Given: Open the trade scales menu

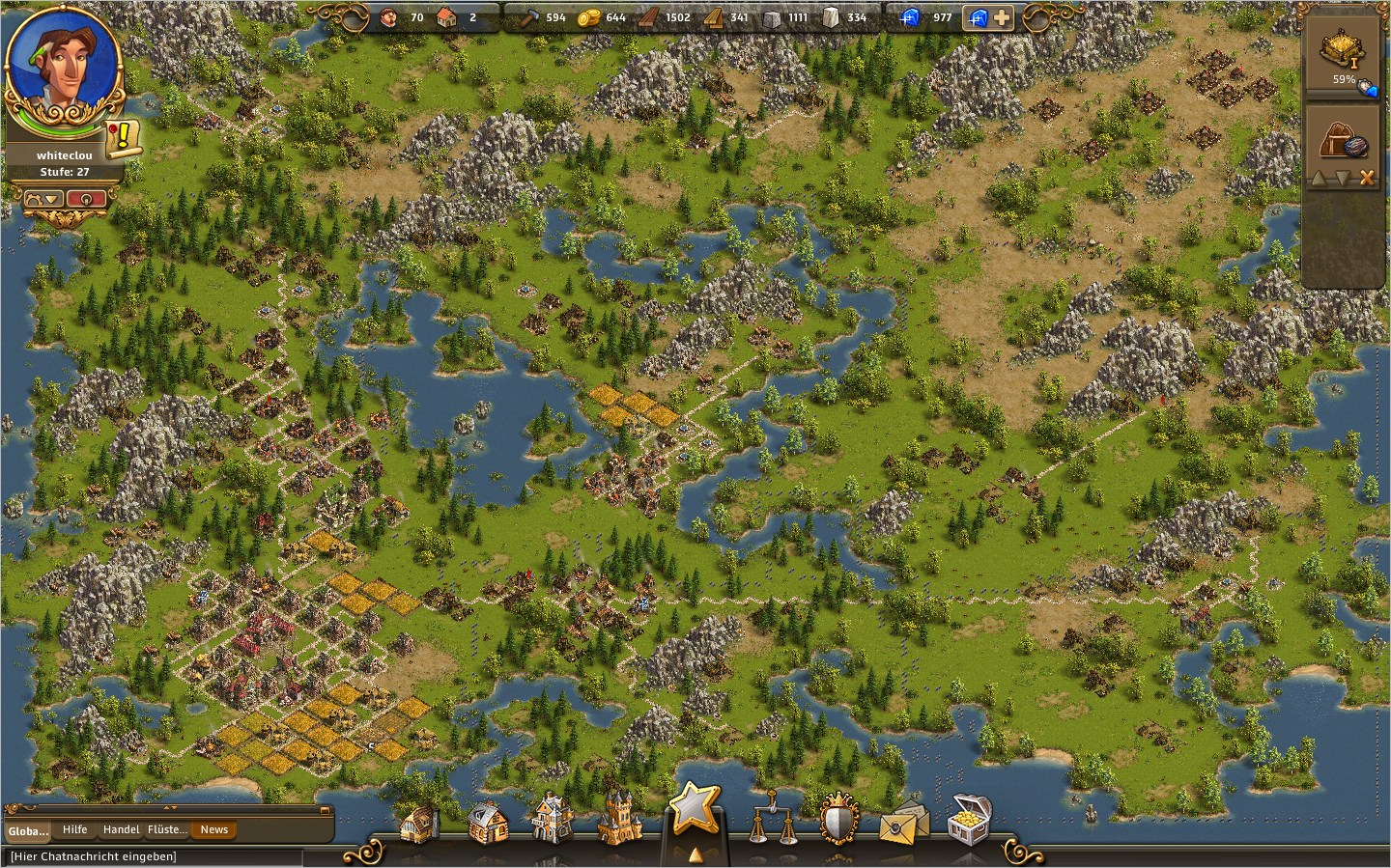Looking at the screenshot, I should coord(775,821).
